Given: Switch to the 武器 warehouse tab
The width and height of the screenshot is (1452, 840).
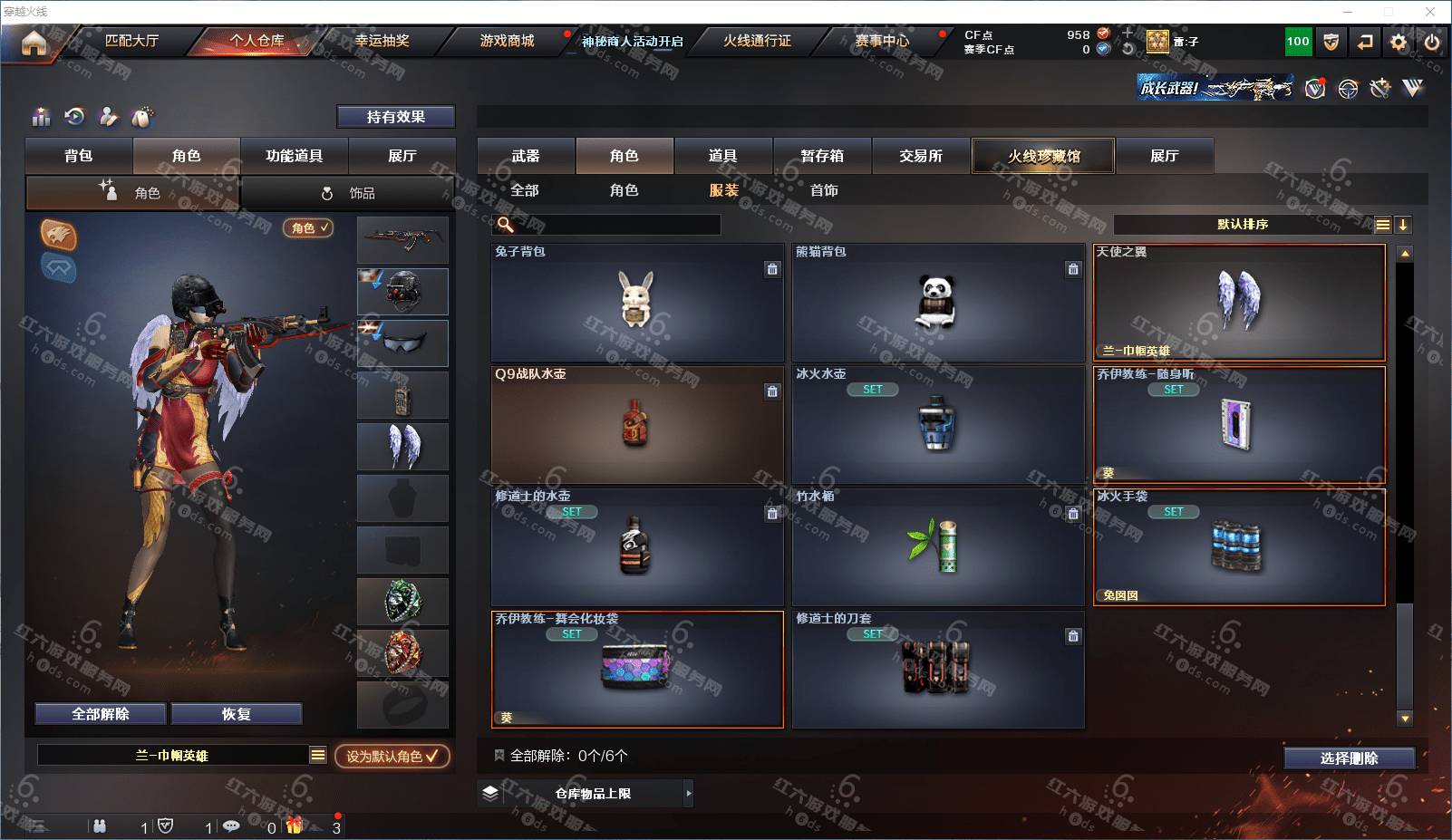Looking at the screenshot, I should tap(526, 156).
